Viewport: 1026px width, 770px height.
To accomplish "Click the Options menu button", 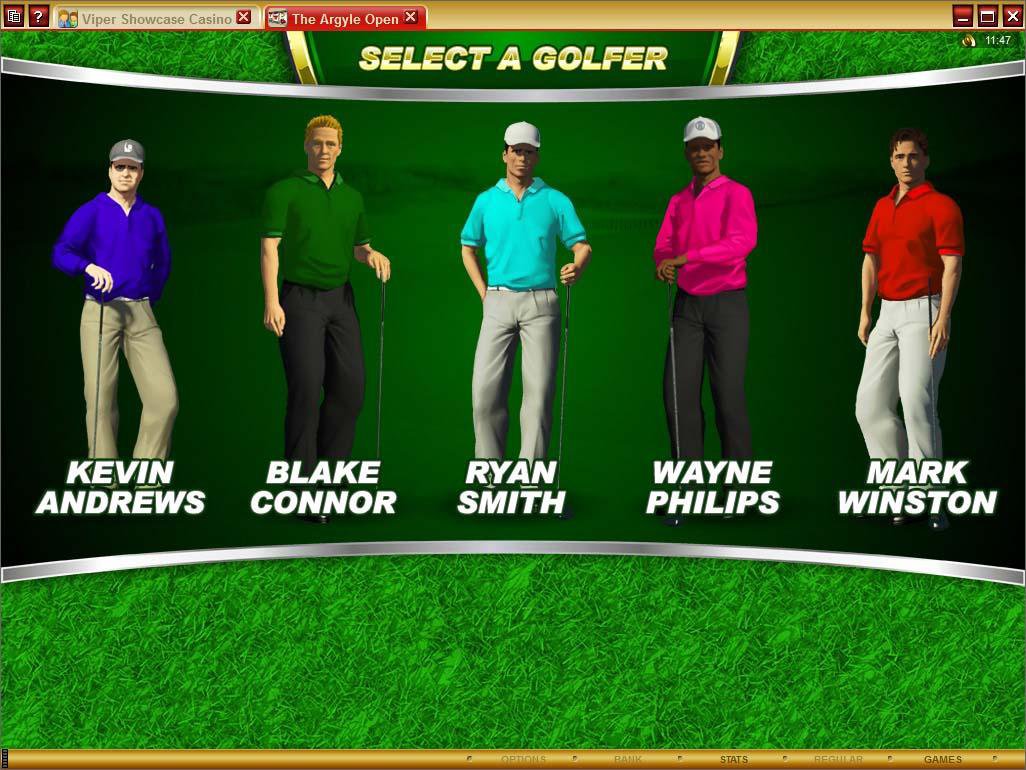I will (x=523, y=760).
